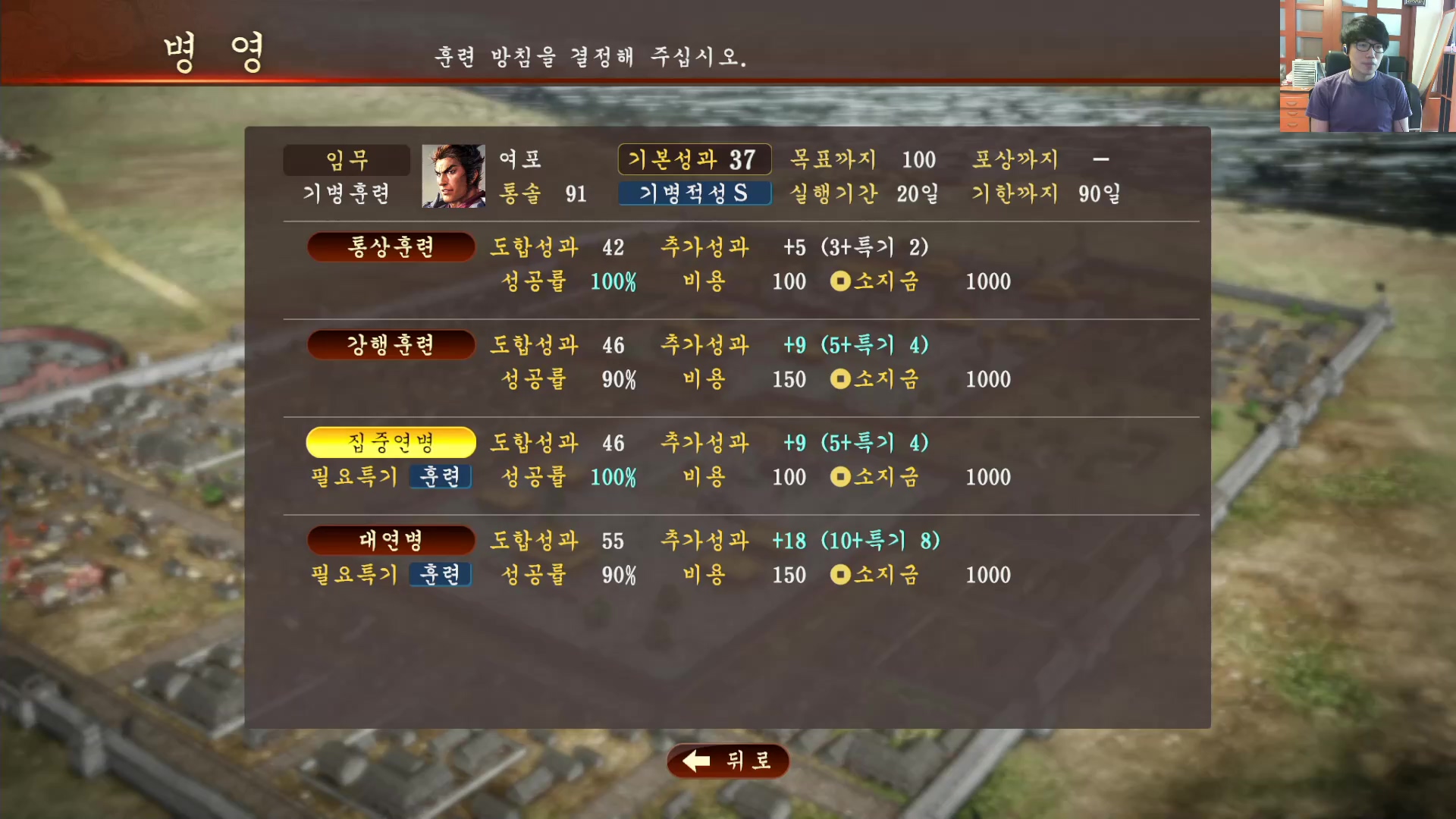Image resolution: width=1456 pixels, height=819 pixels.
Task: Click the 성공률 100% value for 통상훈련
Action: coord(613,281)
